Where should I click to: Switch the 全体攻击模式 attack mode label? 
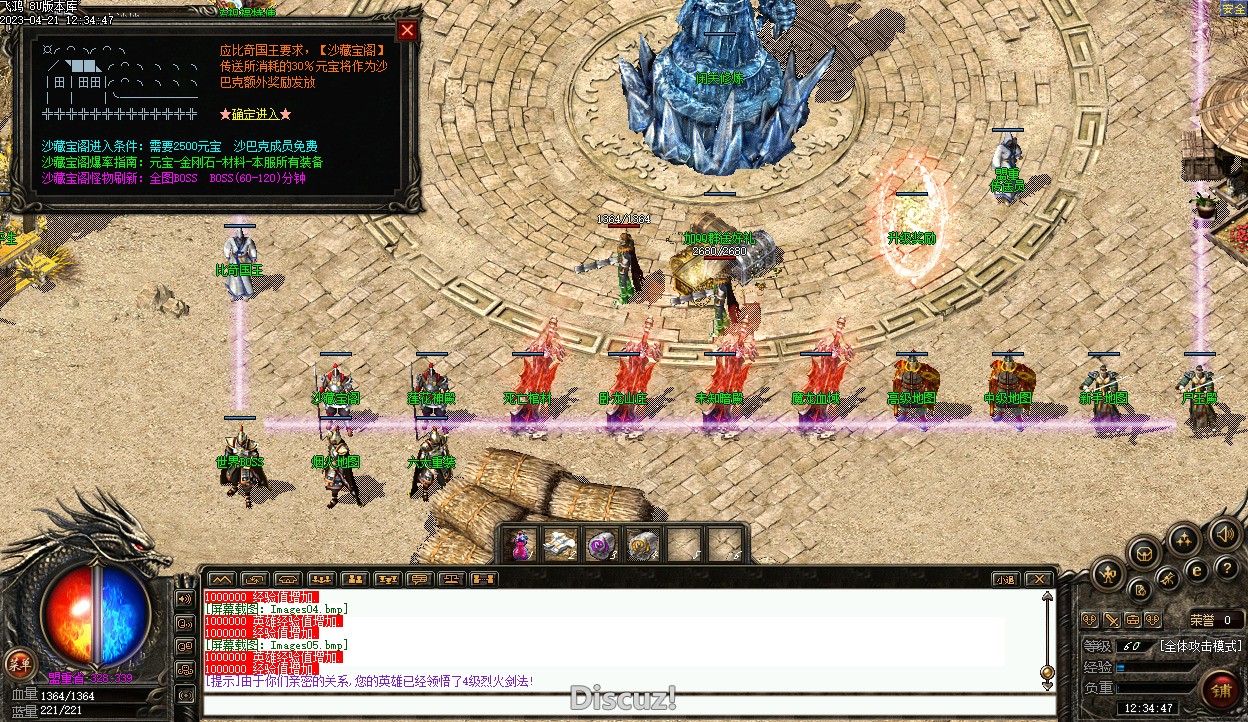[x=1200, y=646]
